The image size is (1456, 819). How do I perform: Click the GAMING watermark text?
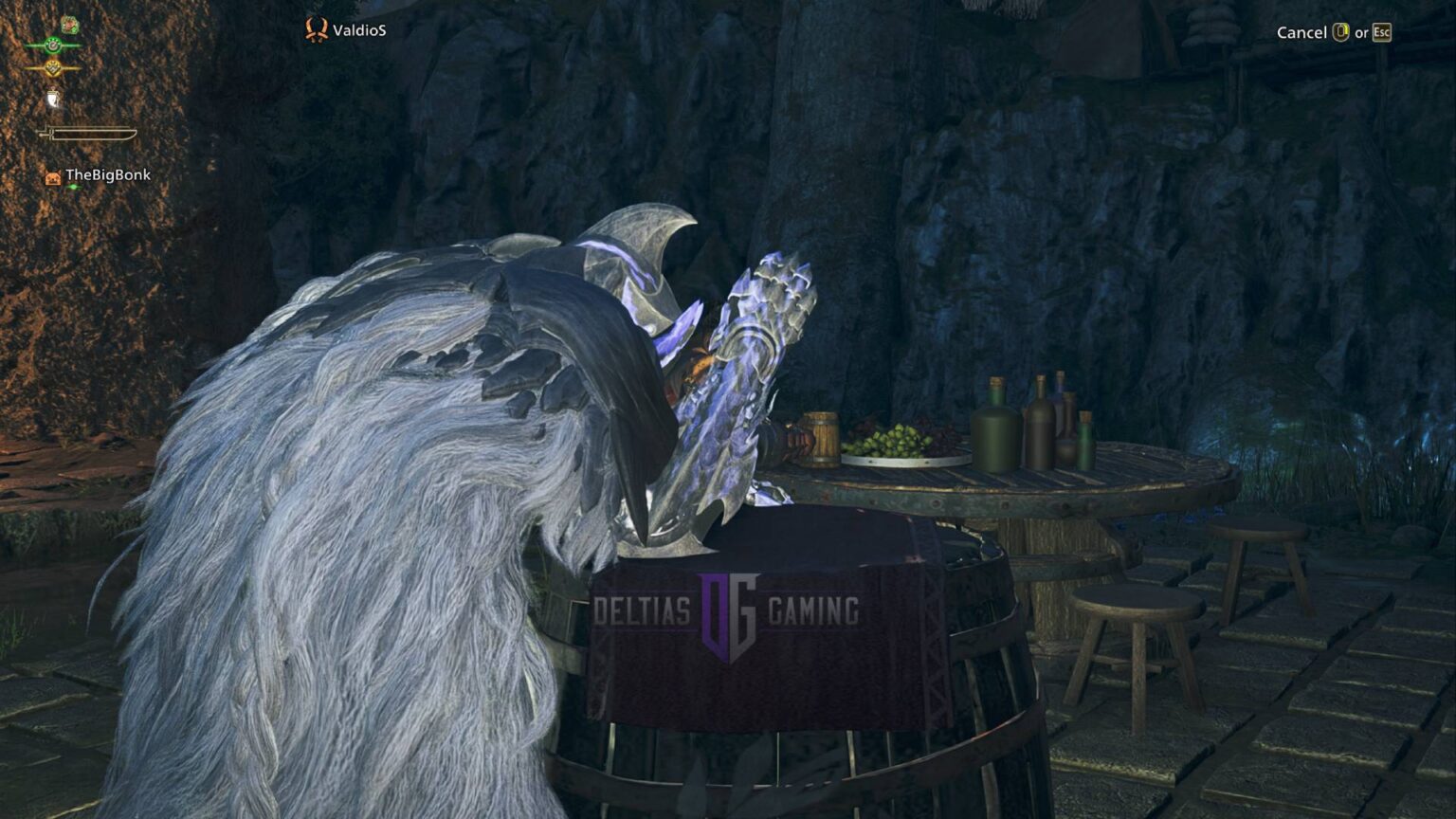point(813,610)
